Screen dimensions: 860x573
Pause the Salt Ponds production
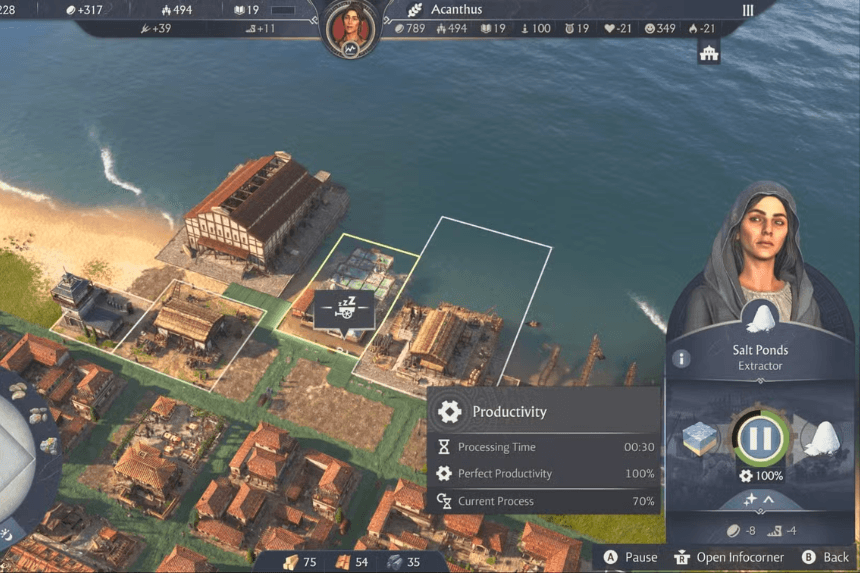(762, 437)
